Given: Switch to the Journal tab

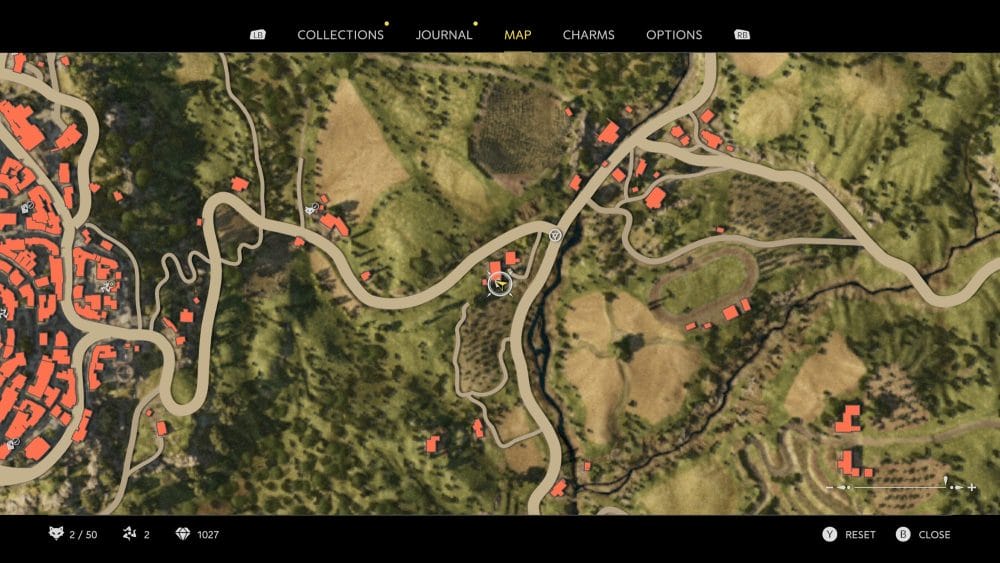Looking at the screenshot, I should (x=444, y=35).
